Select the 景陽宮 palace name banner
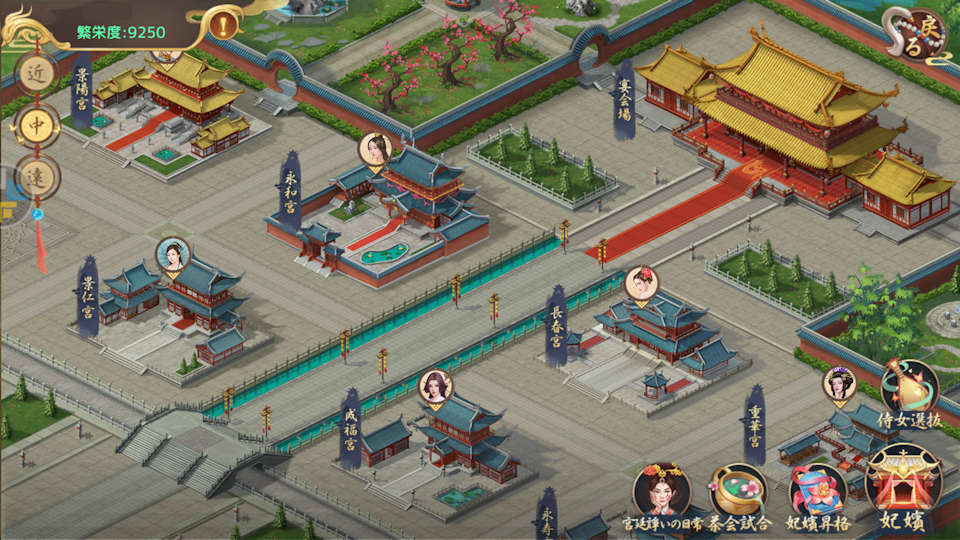The image size is (960, 540). click(82, 88)
